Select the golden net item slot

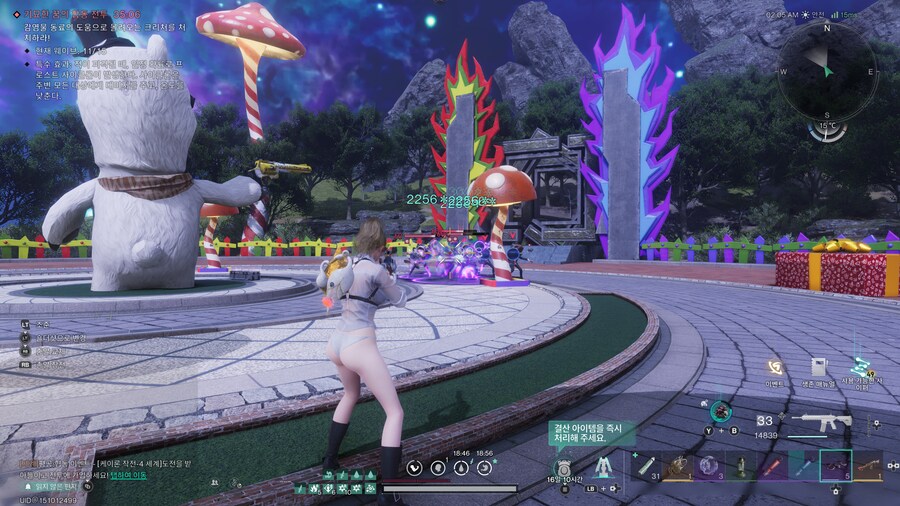point(679,465)
